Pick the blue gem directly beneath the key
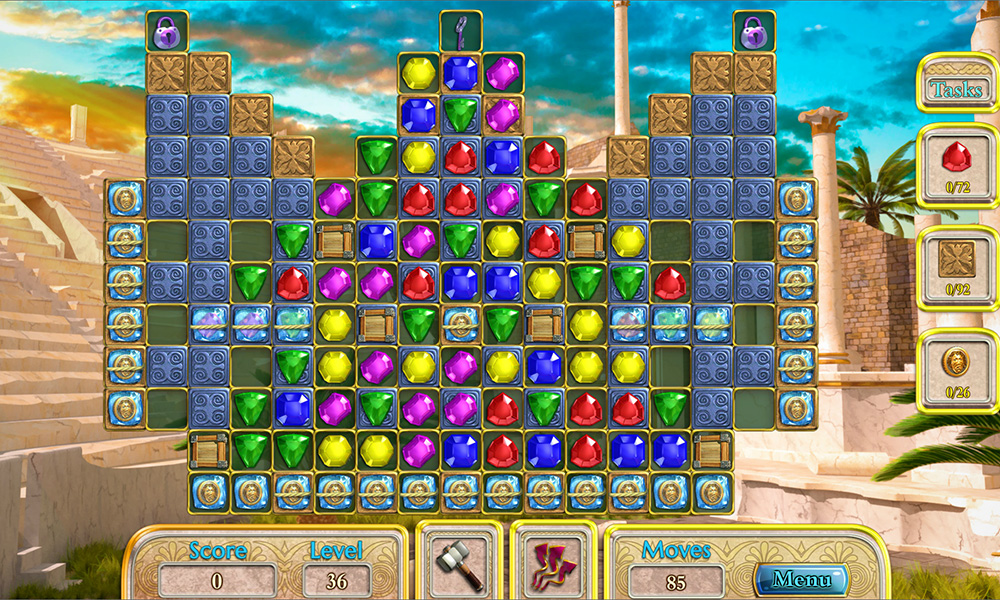The height and width of the screenshot is (600, 1000). (x=460, y=72)
